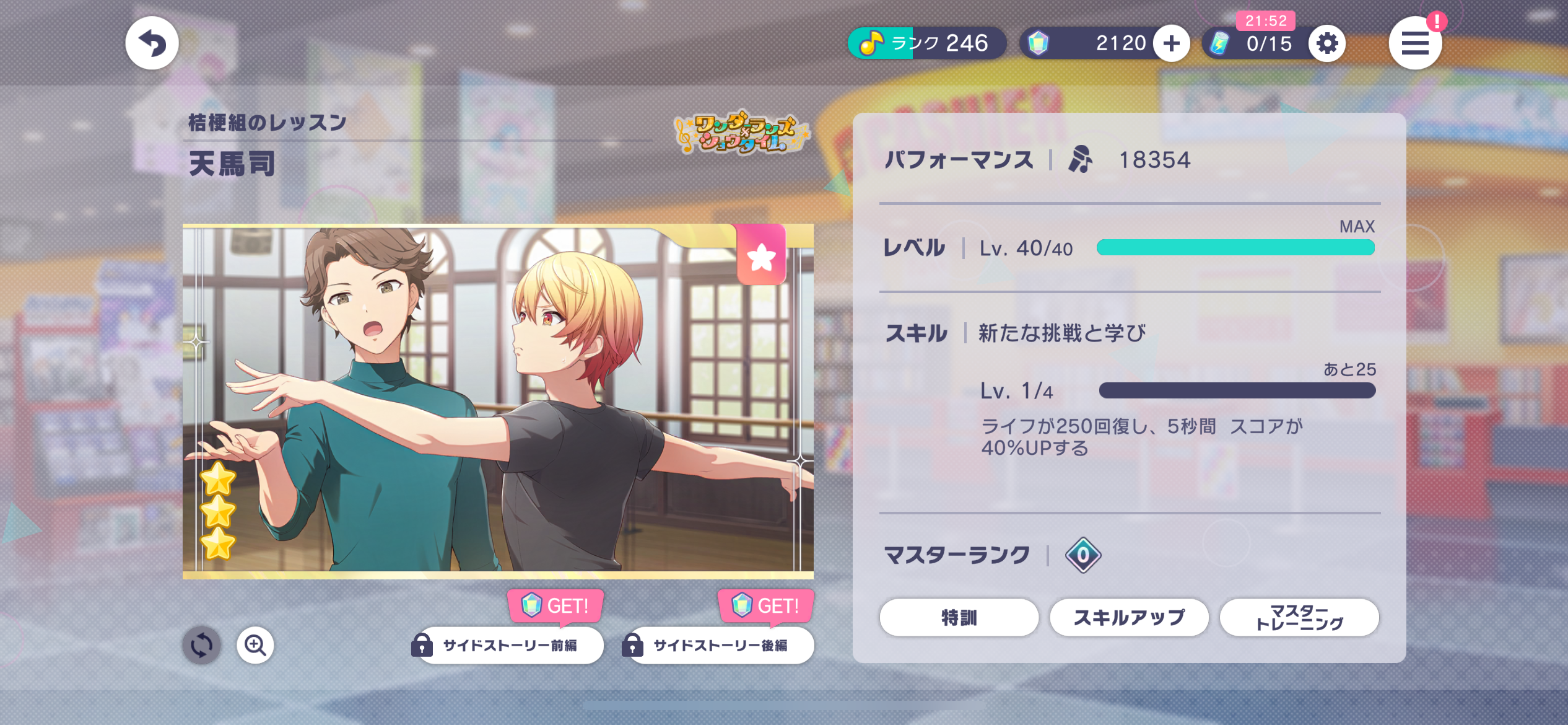1568x725 pixels.
Task: Select マスタートレーニング master training button
Action: [x=1299, y=617]
